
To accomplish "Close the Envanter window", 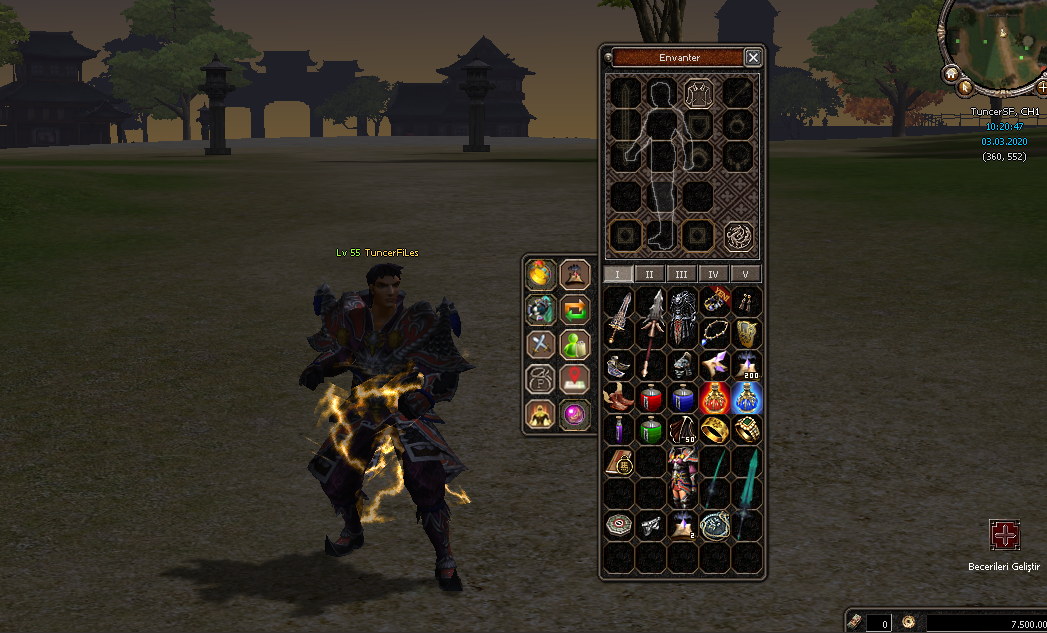I will pyautogui.click(x=753, y=58).
